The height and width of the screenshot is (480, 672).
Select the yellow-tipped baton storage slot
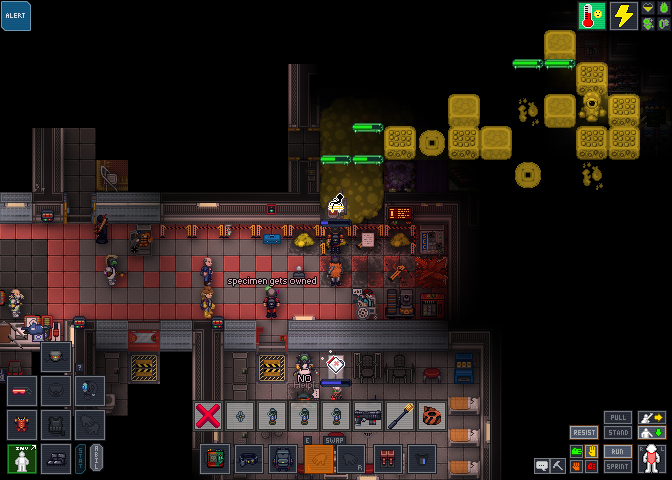tap(399, 415)
